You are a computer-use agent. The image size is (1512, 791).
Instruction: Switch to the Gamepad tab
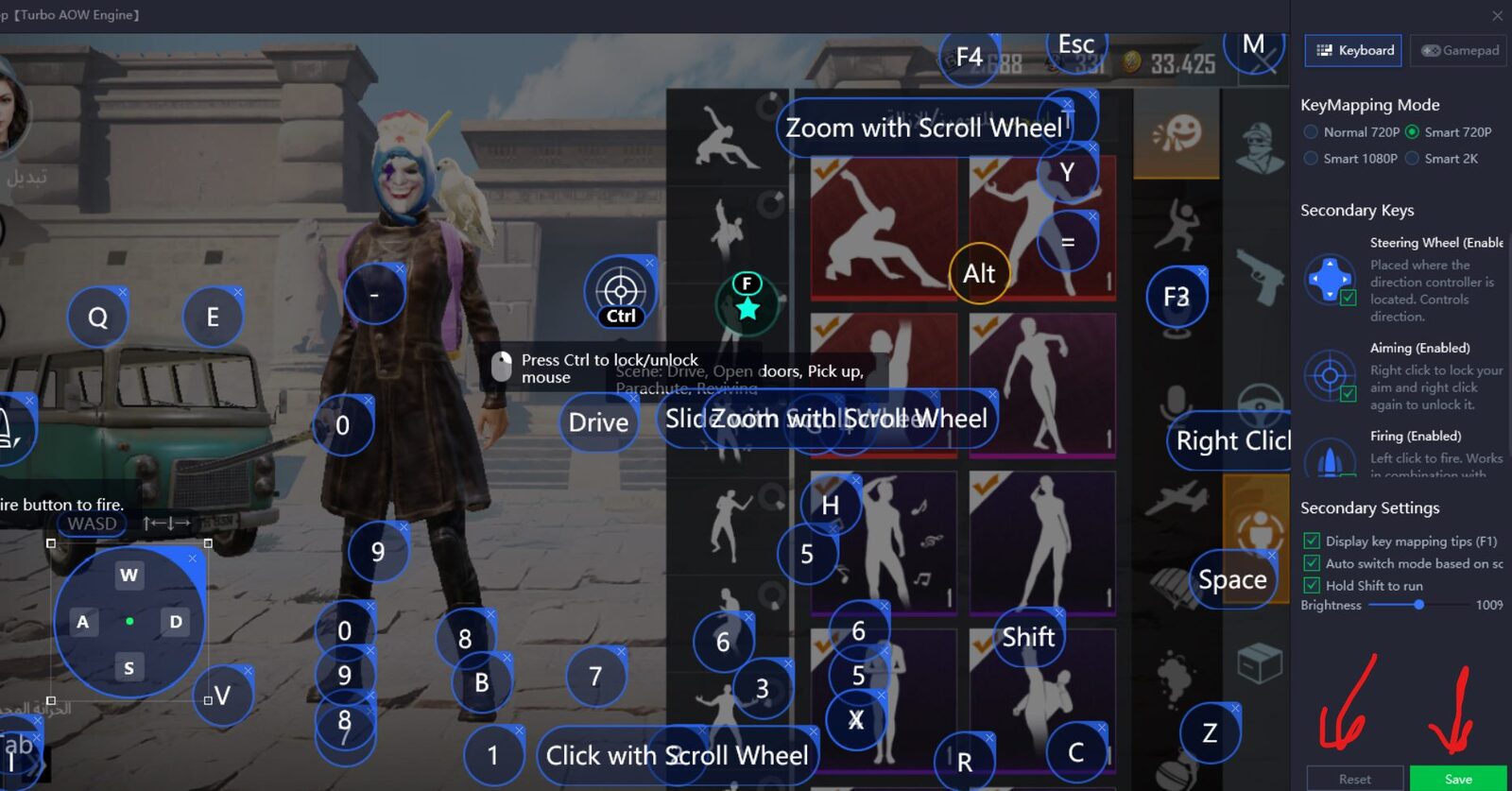tap(1459, 50)
